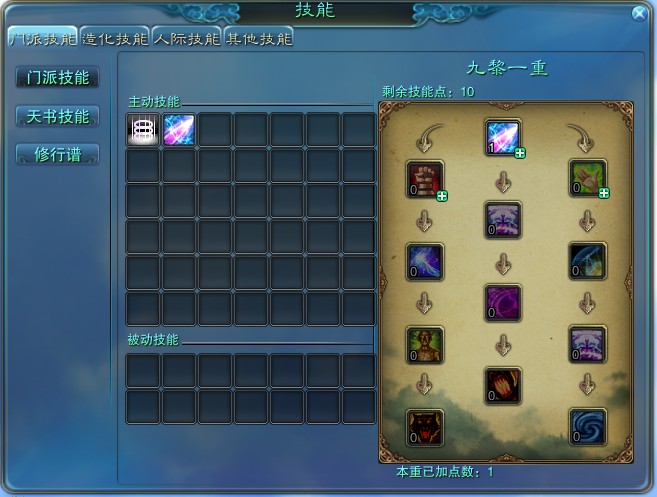
Task: Show the 其他技能 tab
Action: (x=259, y=39)
